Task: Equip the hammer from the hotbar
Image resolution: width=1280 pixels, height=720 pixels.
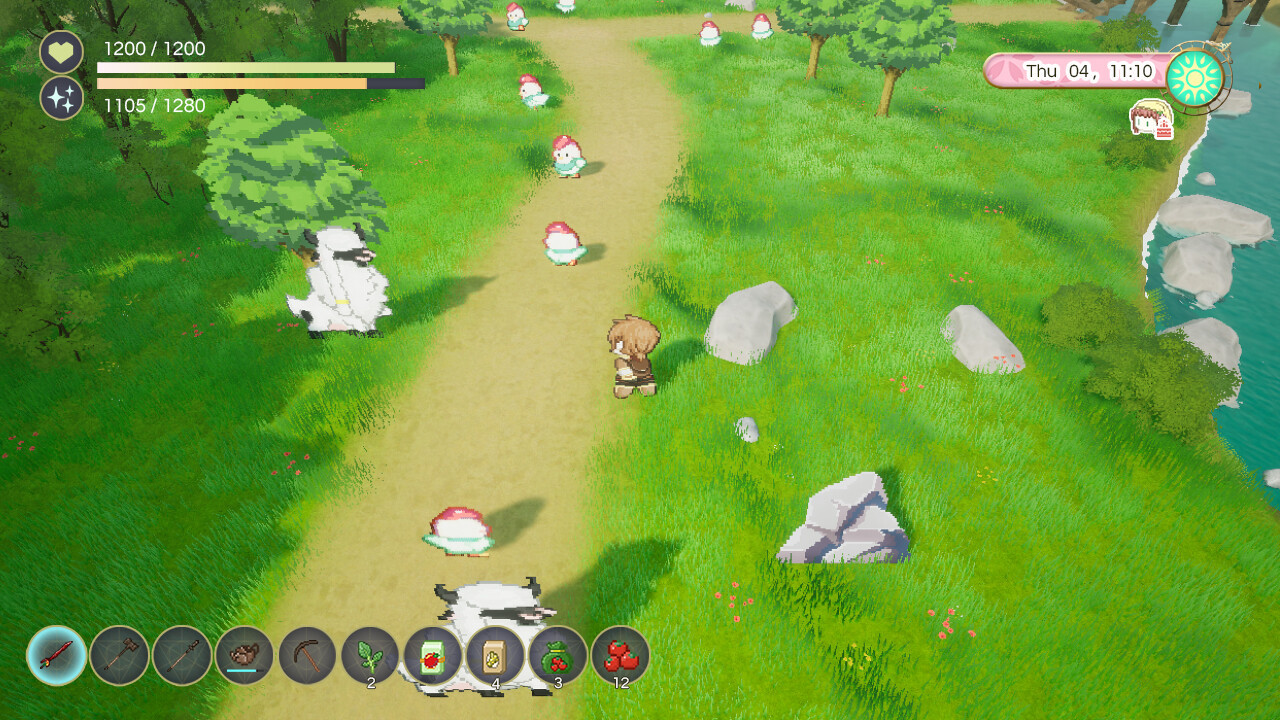Action: point(120,655)
